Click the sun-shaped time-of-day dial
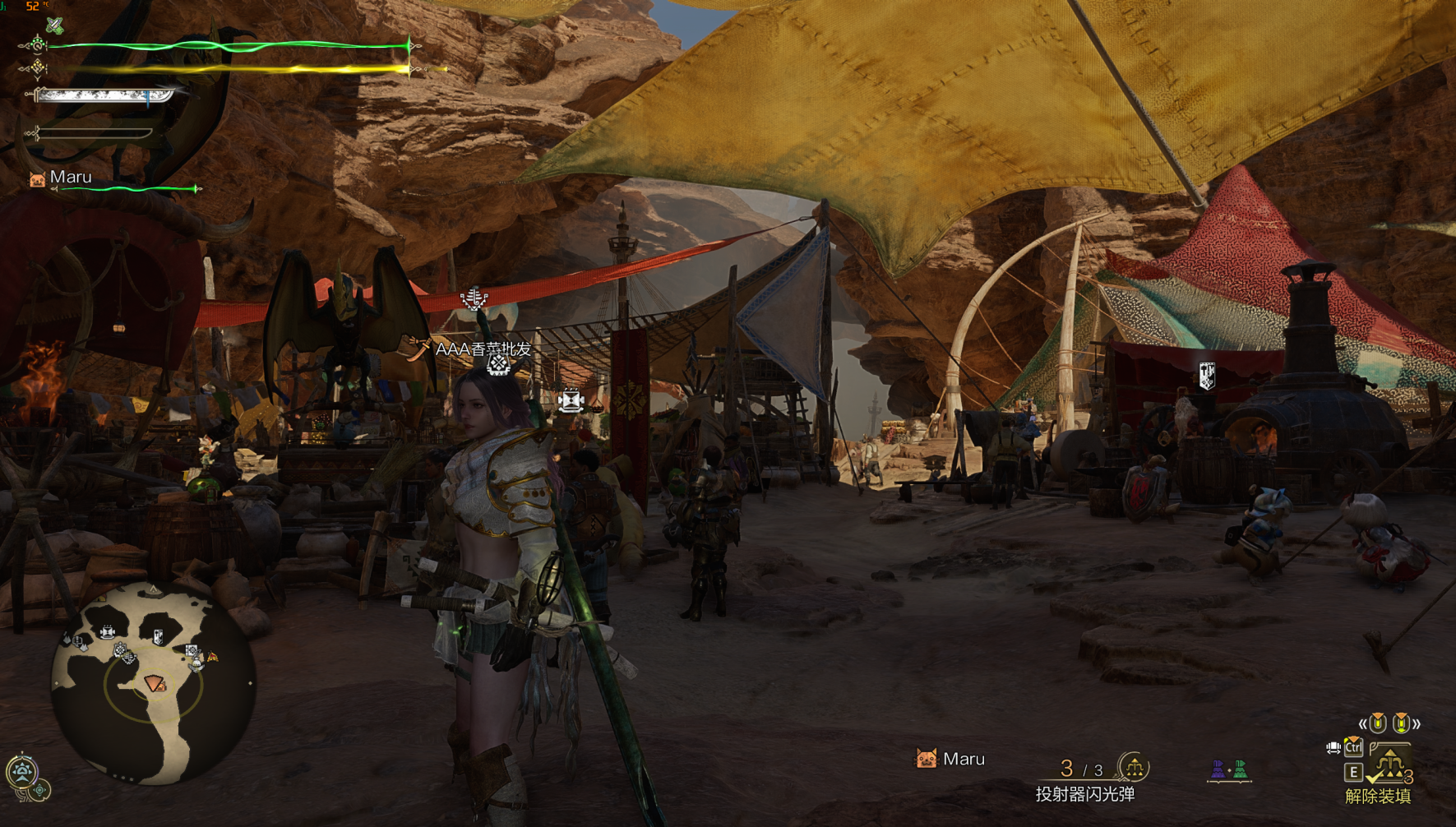 coord(21,771)
